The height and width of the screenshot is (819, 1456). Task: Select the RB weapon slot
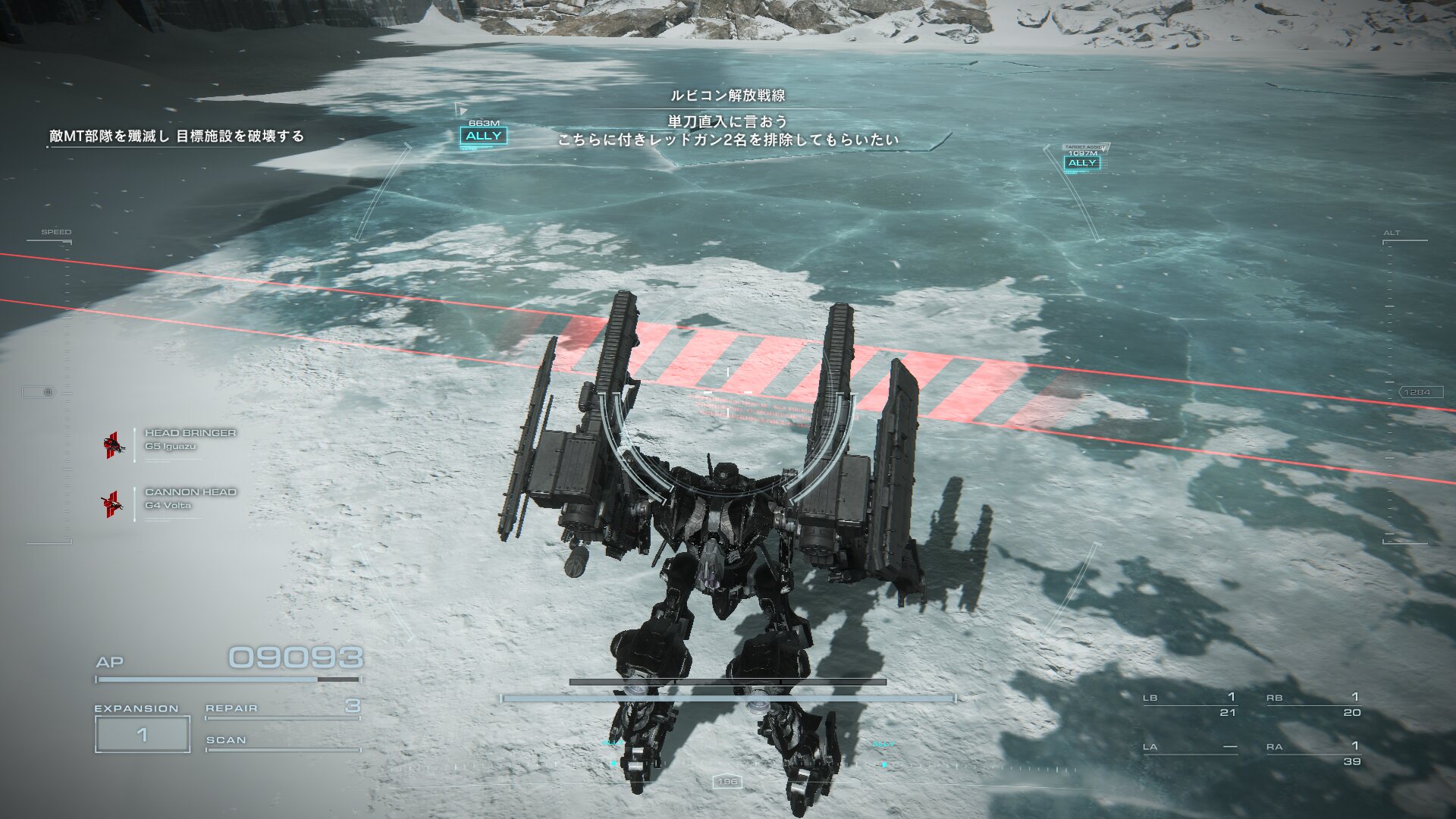click(x=1313, y=704)
